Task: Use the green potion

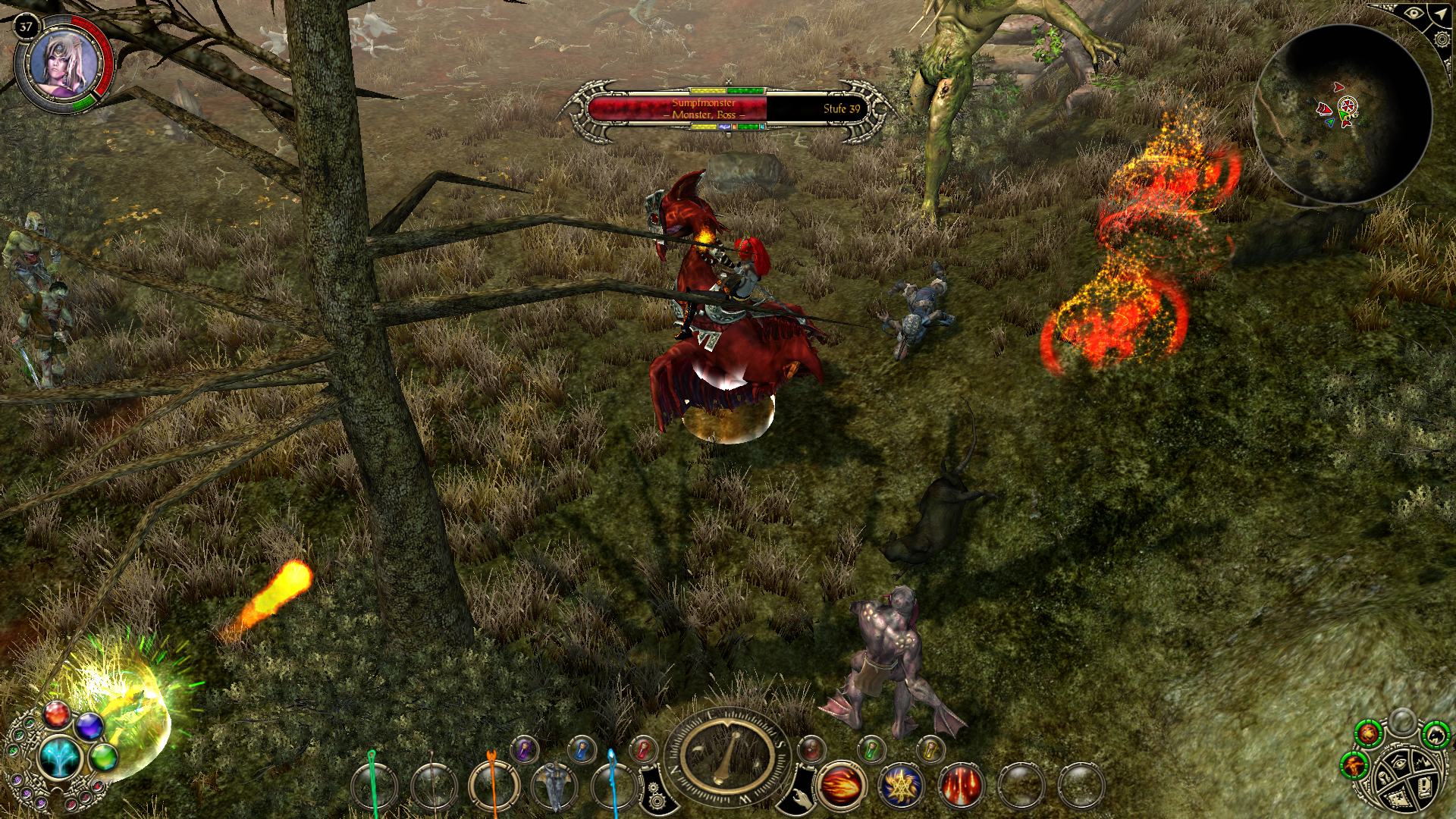Action: [x=871, y=749]
